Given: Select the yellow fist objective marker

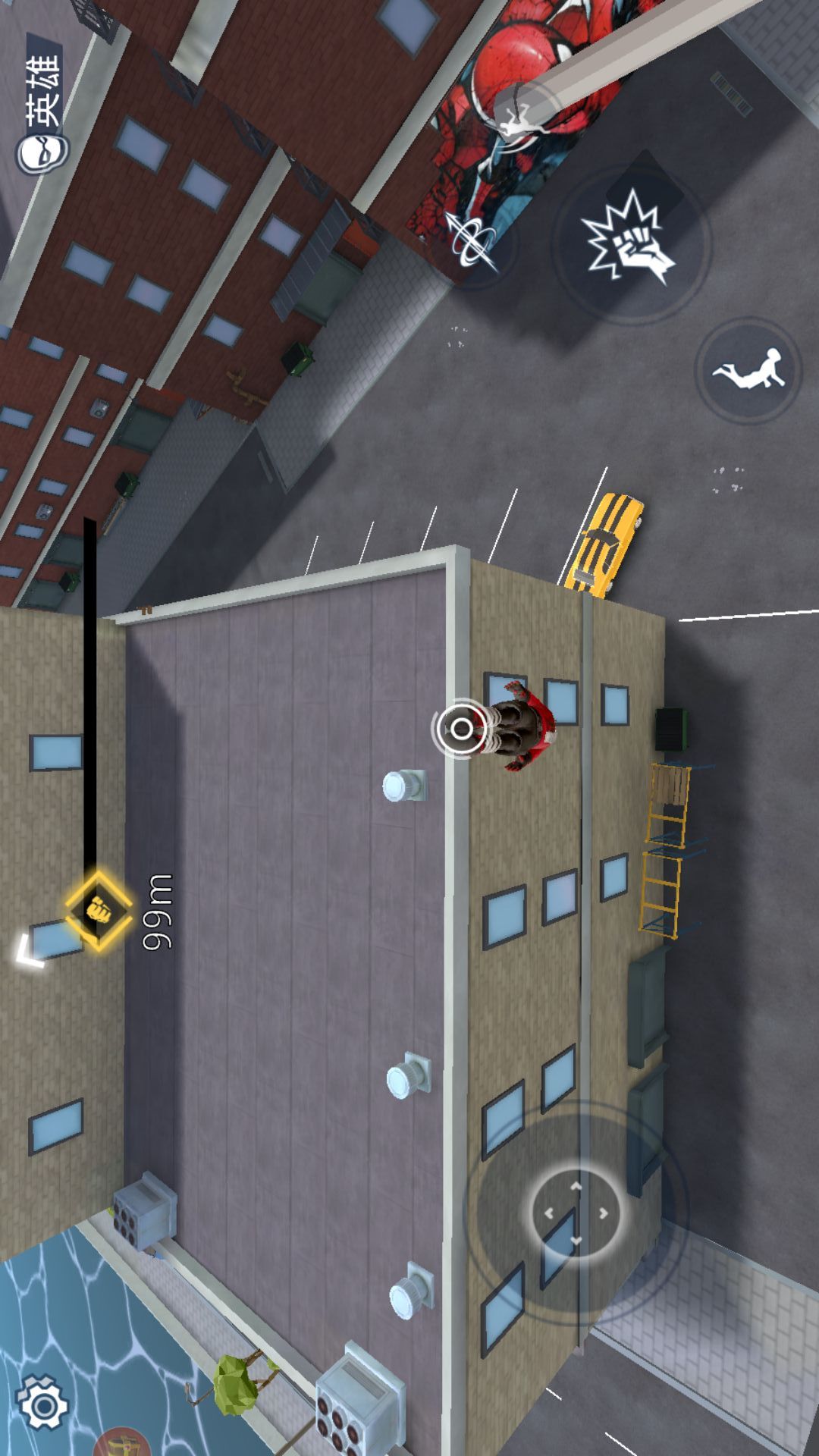Looking at the screenshot, I should click(x=98, y=909).
